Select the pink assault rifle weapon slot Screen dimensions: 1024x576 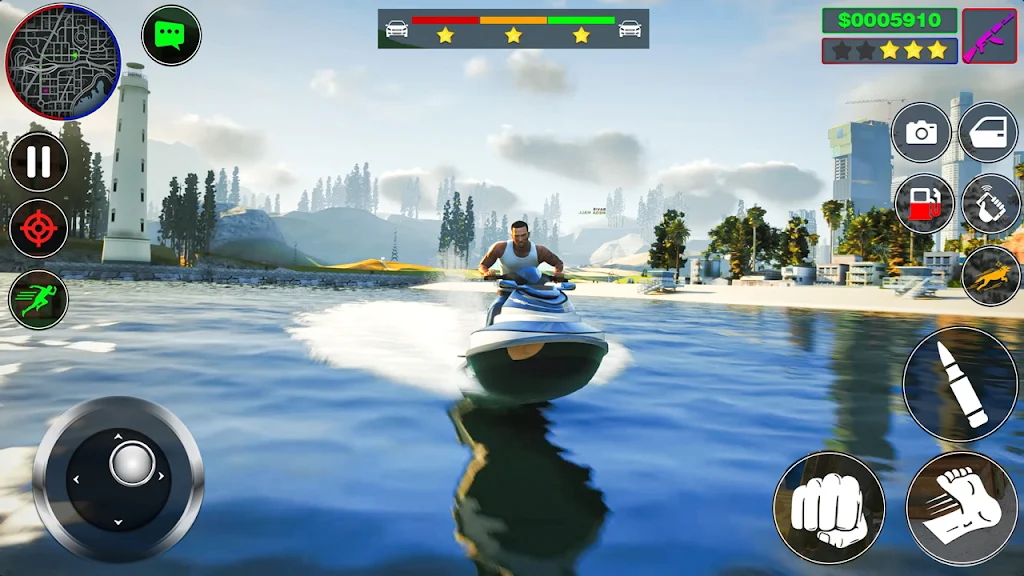pyautogui.click(x=989, y=36)
